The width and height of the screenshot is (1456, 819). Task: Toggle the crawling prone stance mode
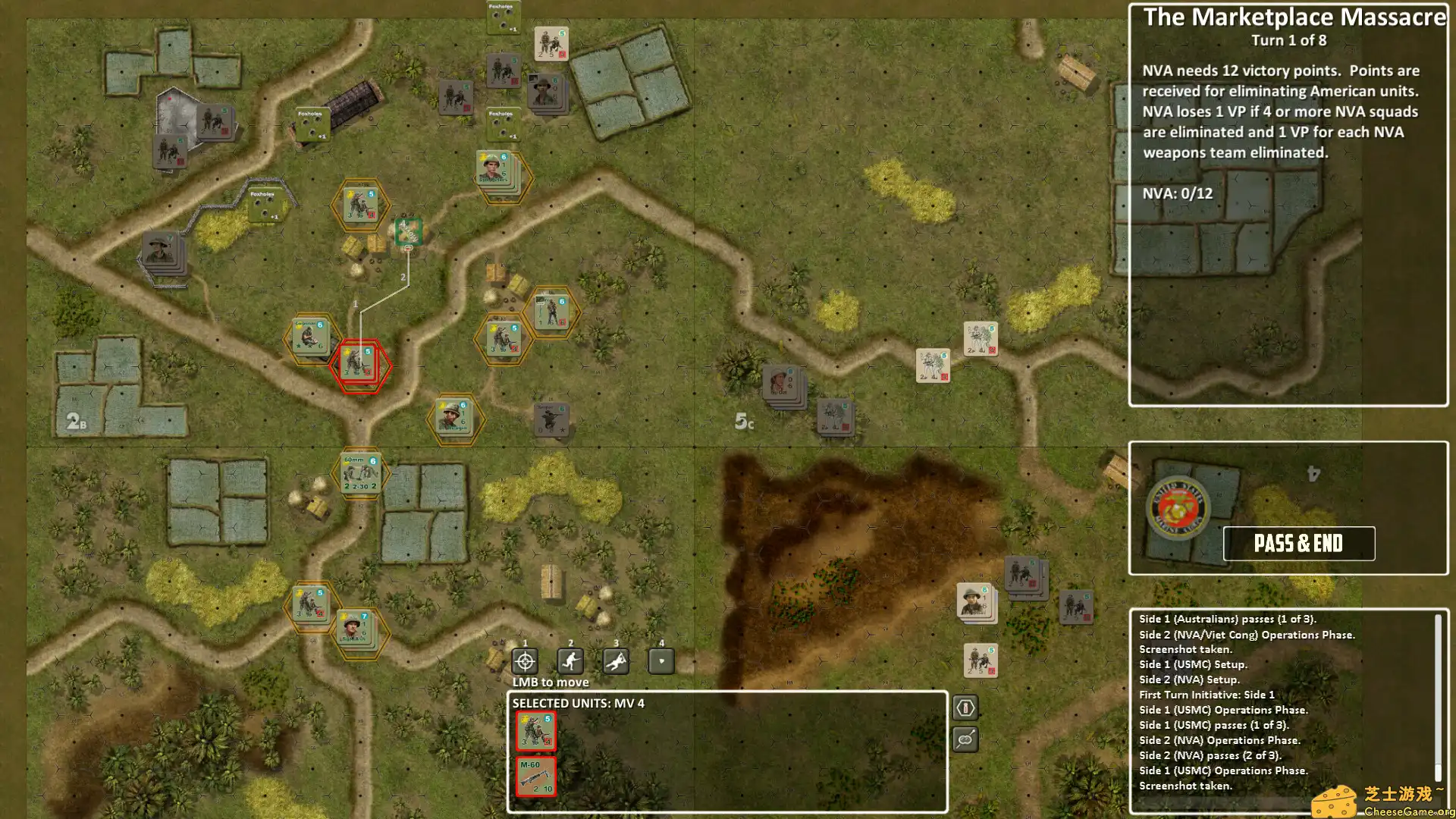click(615, 661)
